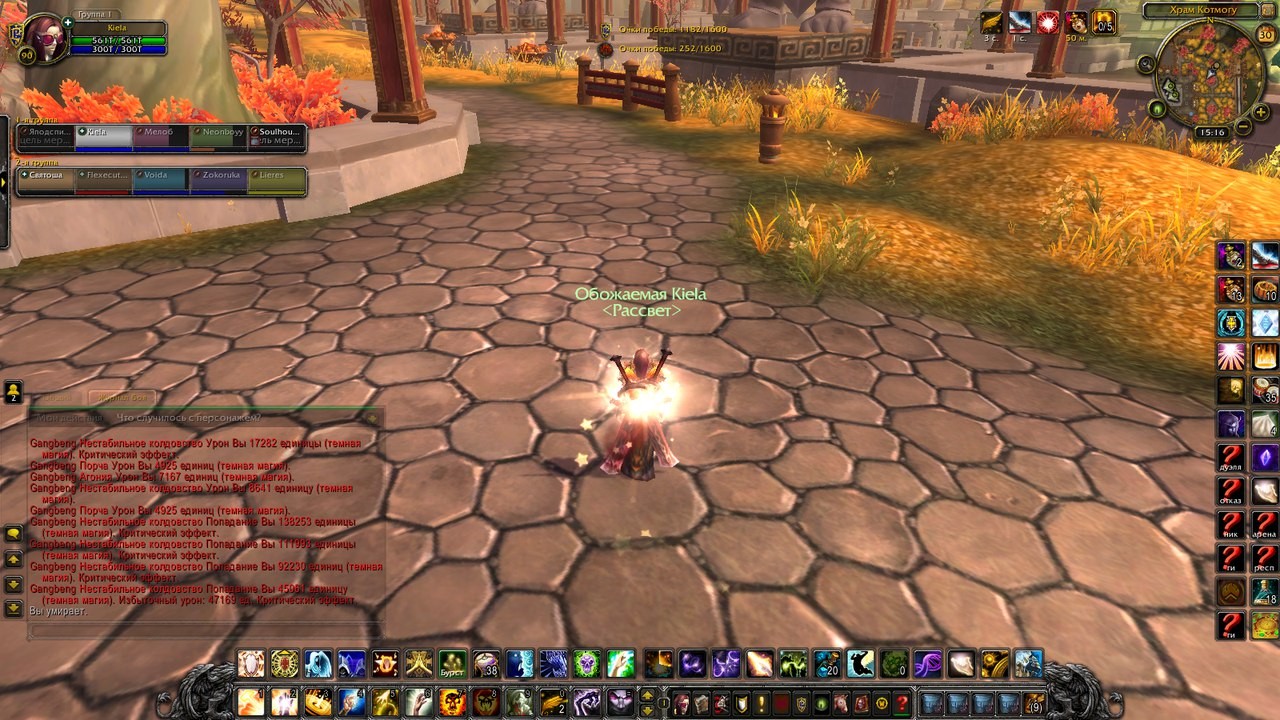Click Kiela's player portrait
Viewport: 1280px width, 720px height.
[x=43, y=39]
